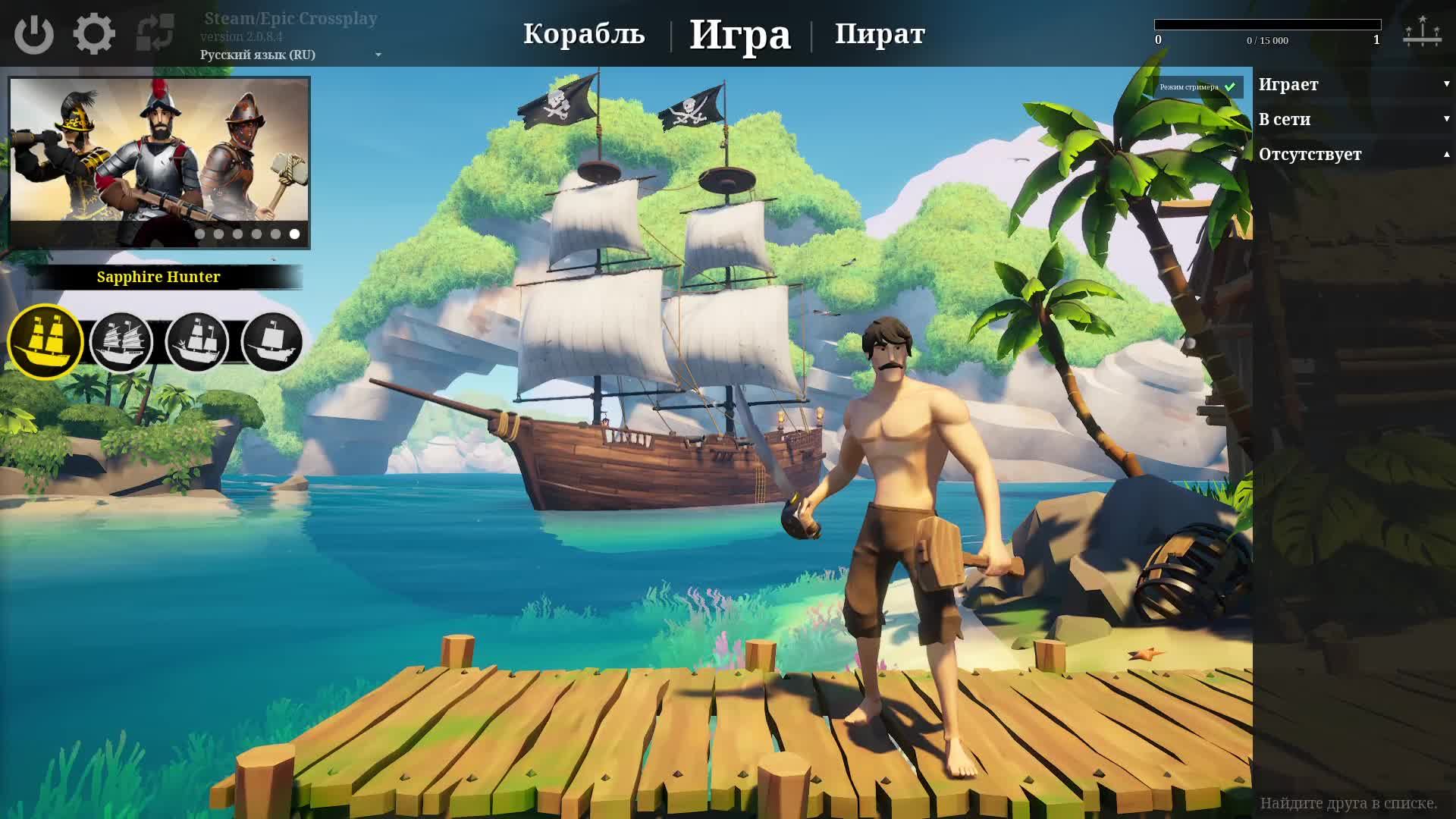
Task: Click the Sapphire Hunter label
Action: (x=158, y=277)
